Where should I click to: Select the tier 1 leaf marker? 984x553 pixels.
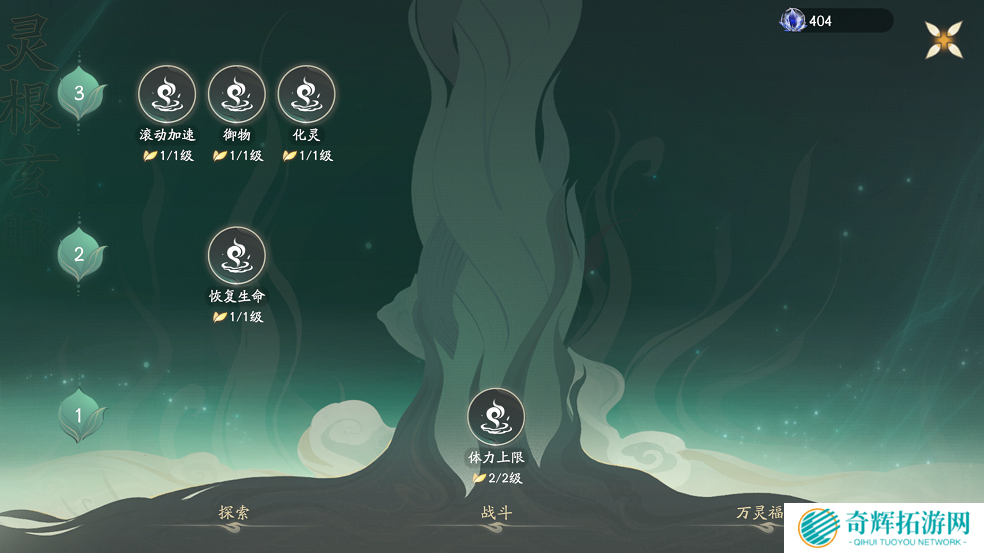pos(80,414)
